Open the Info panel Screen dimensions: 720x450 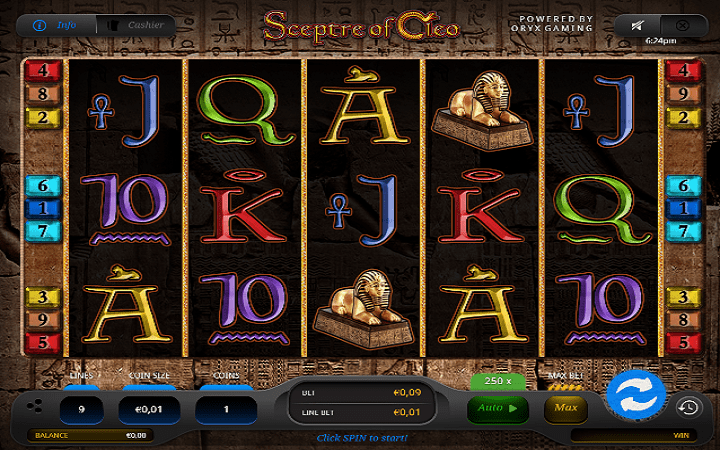[59, 24]
